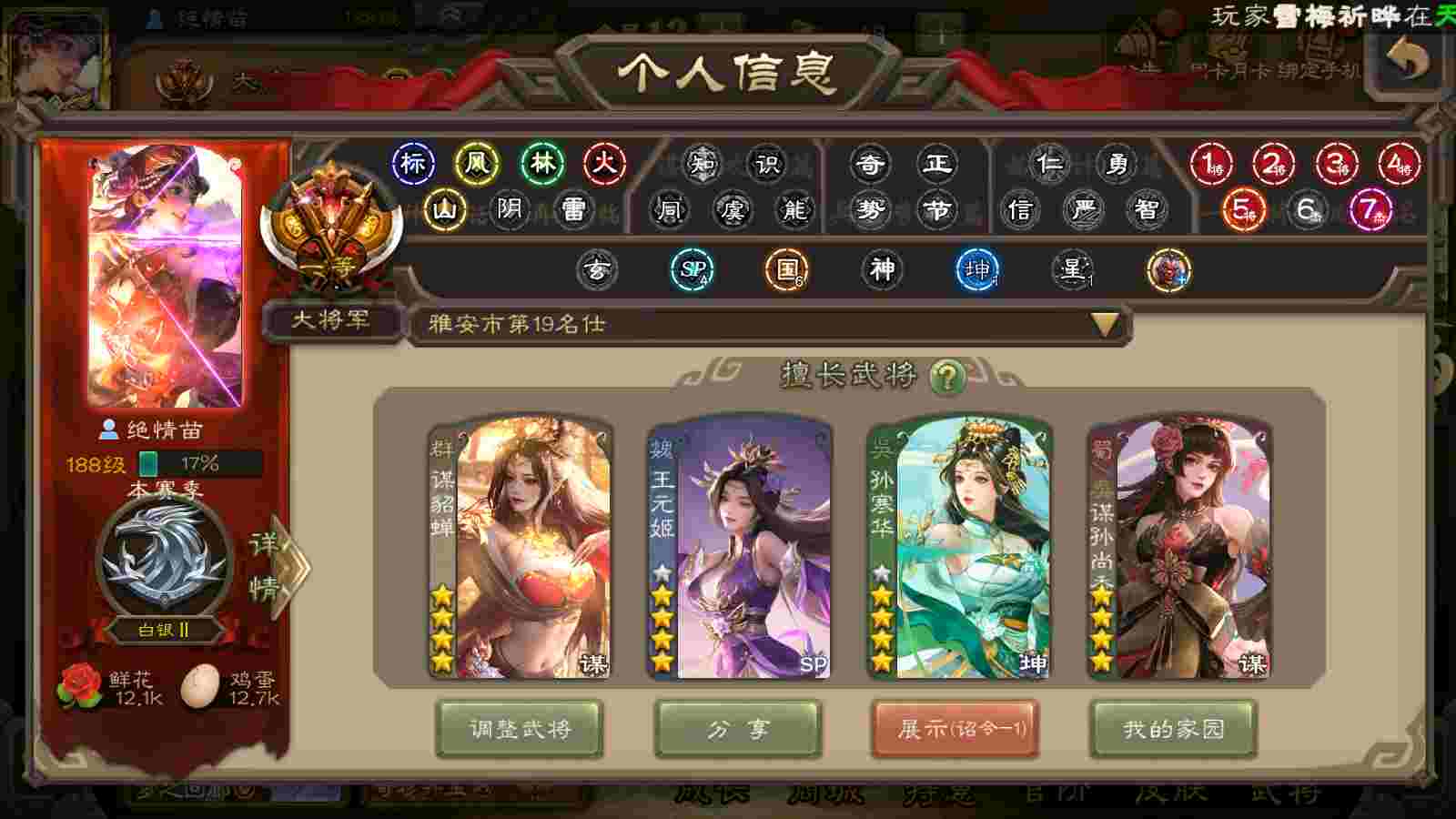Screen dimensions: 1456x819
Task: Close panel with the return arrow
Action: point(1409,60)
